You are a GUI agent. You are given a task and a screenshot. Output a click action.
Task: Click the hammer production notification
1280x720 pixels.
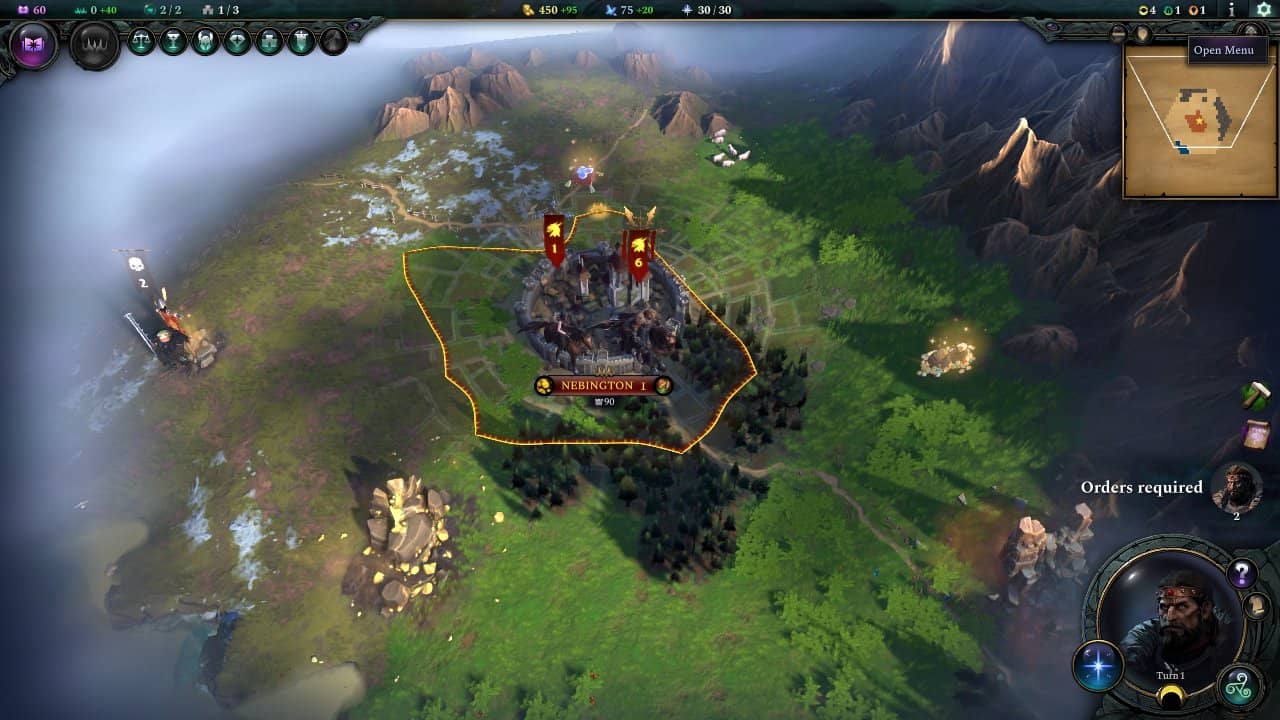click(1256, 396)
